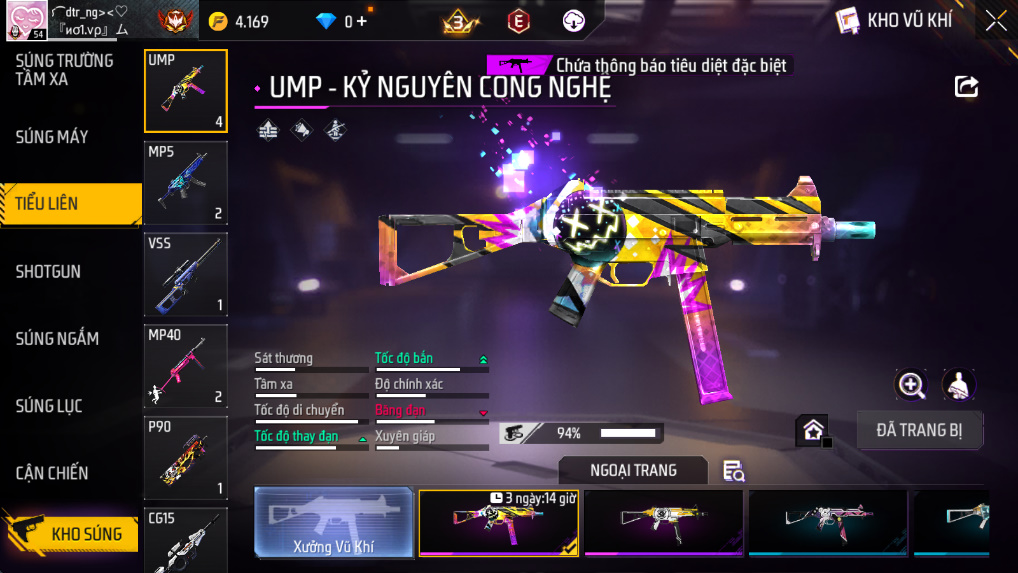The image size is (1018, 573).
Task: Select the MP5 weapon thumbnail
Action: tap(186, 183)
